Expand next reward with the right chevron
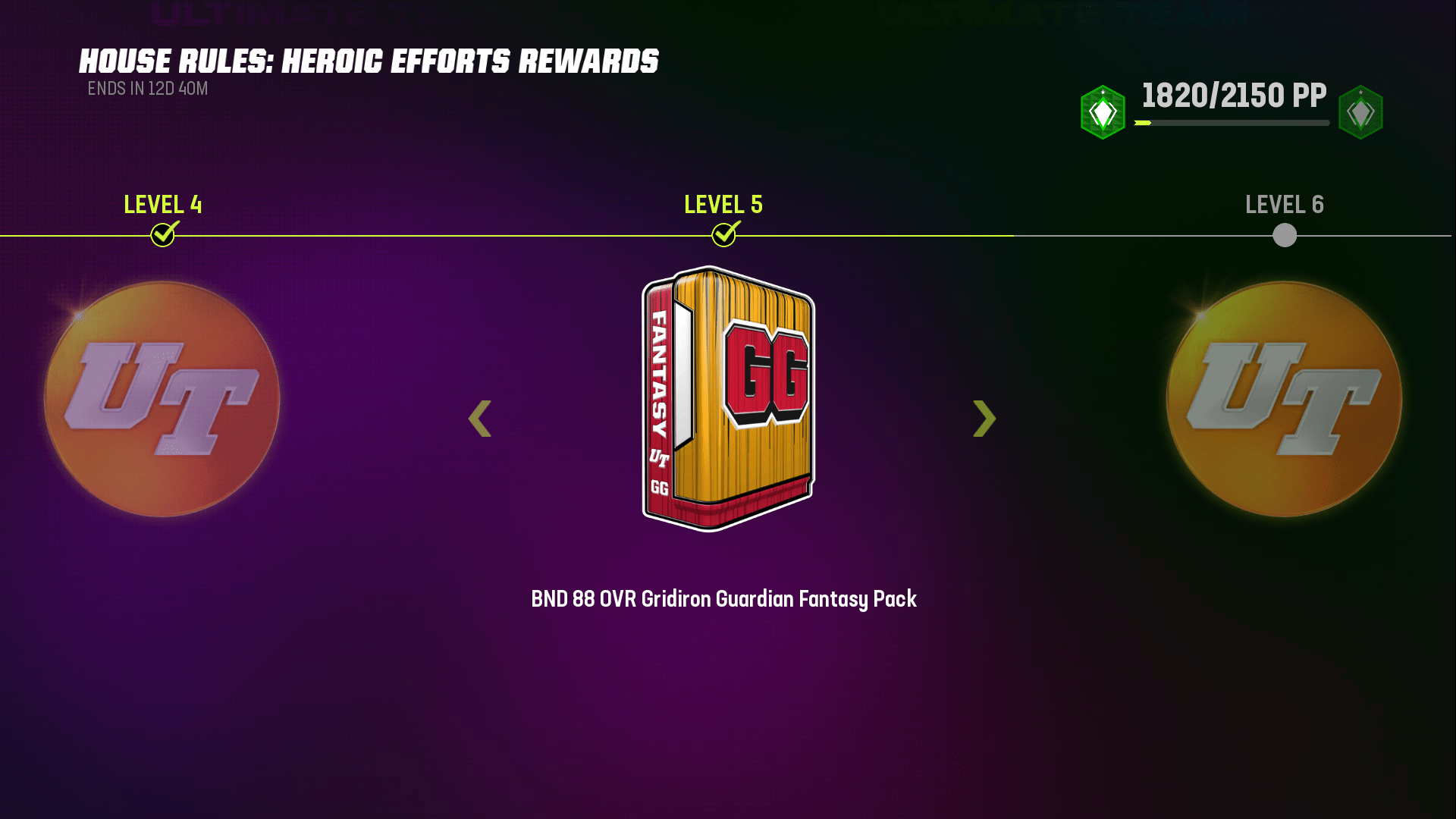 [x=984, y=419]
